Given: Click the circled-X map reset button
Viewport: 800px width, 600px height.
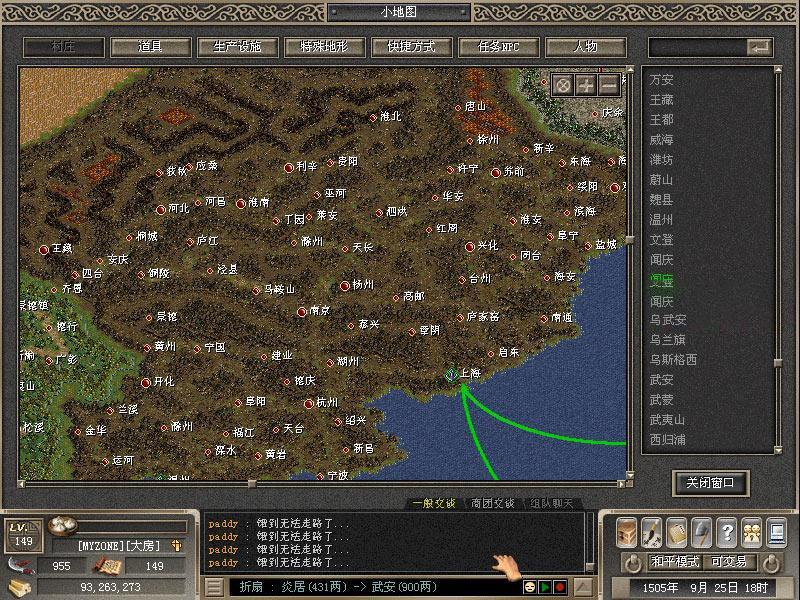Looking at the screenshot, I should [x=563, y=84].
